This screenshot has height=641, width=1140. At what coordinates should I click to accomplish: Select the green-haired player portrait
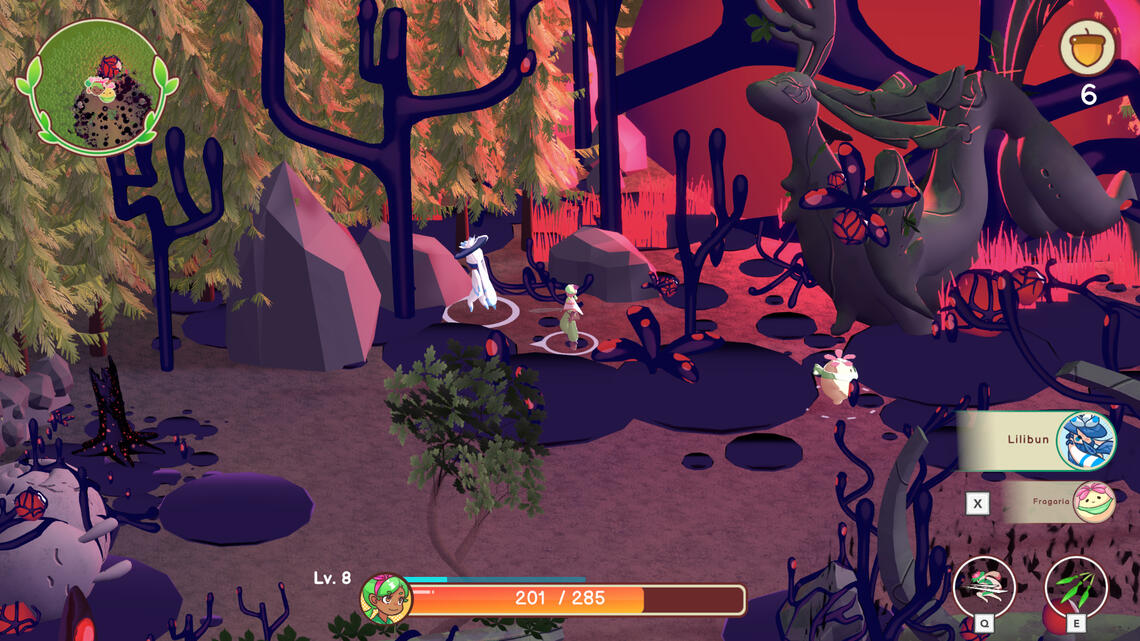pyautogui.click(x=386, y=599)
